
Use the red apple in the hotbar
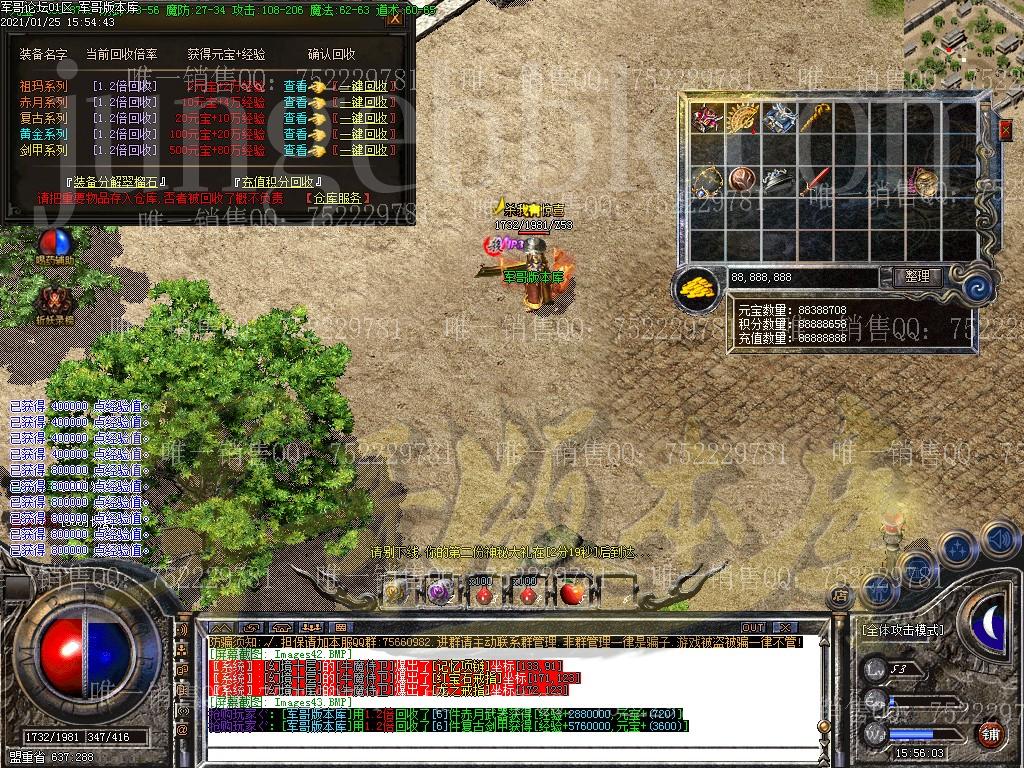pyautogui.click(x=571, y=593)
